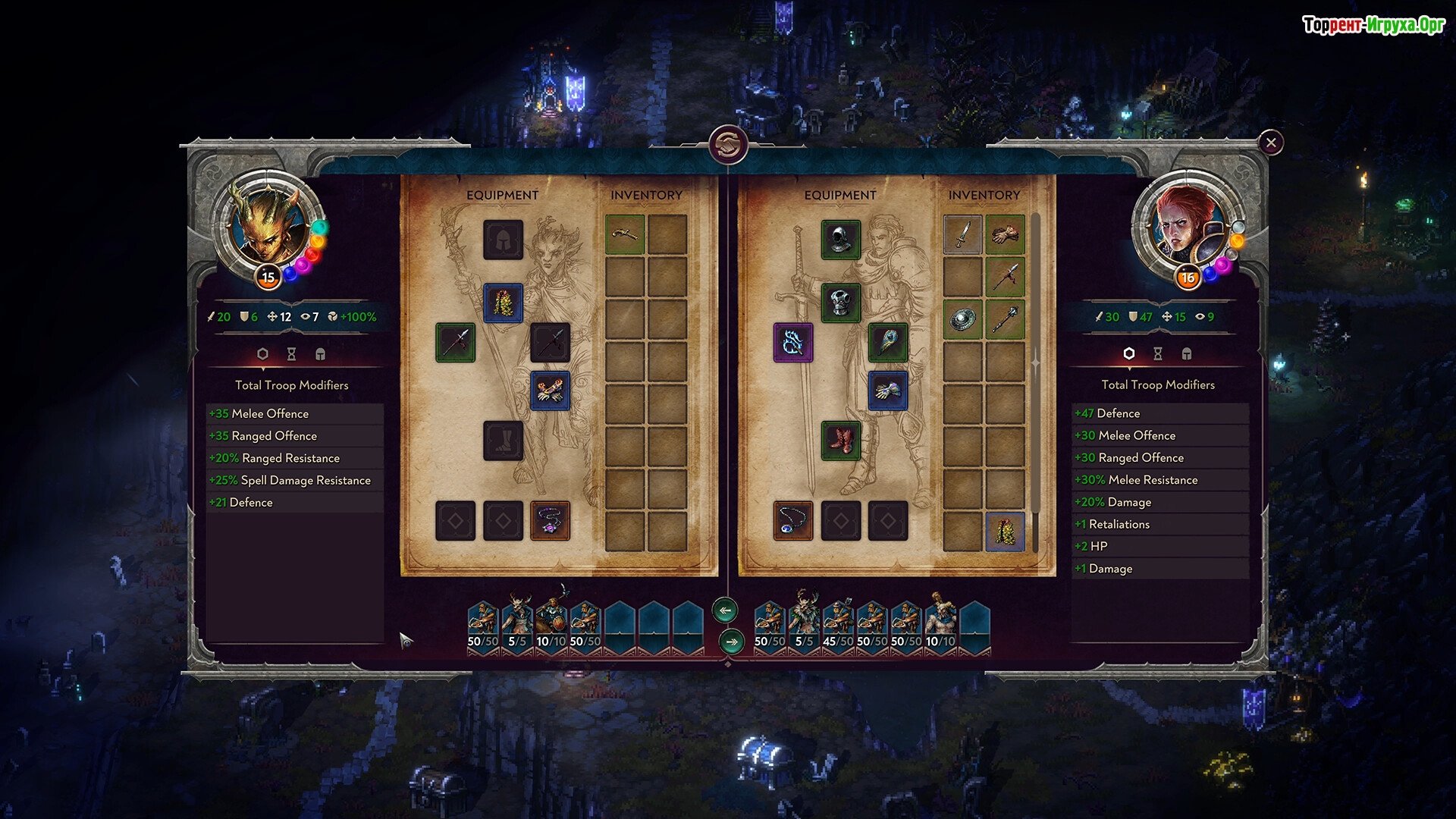Select the right hero's equipped steel helmet
1456x819 pixels.
click(841, 240)
